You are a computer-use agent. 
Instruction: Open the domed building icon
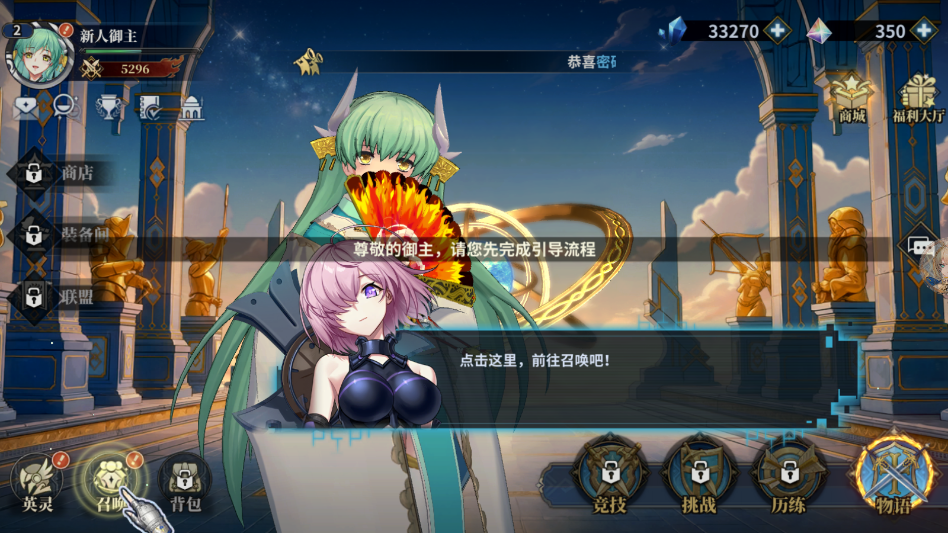pyautogui.click(x=190, y=108)
